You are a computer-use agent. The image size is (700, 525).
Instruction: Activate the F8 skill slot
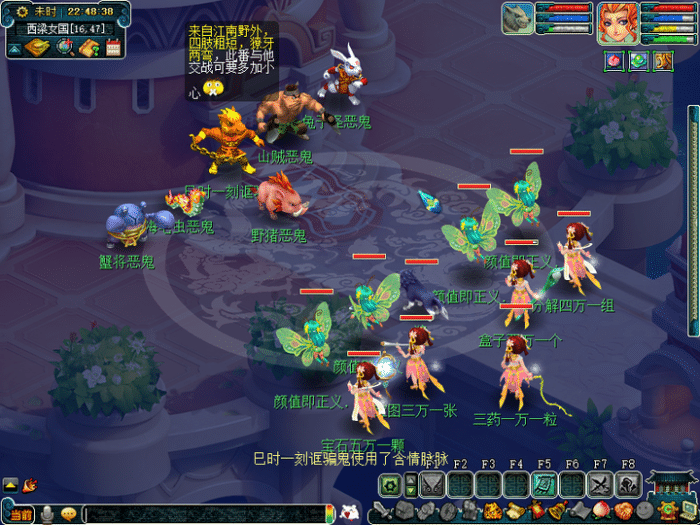click(x=627, y=485)
